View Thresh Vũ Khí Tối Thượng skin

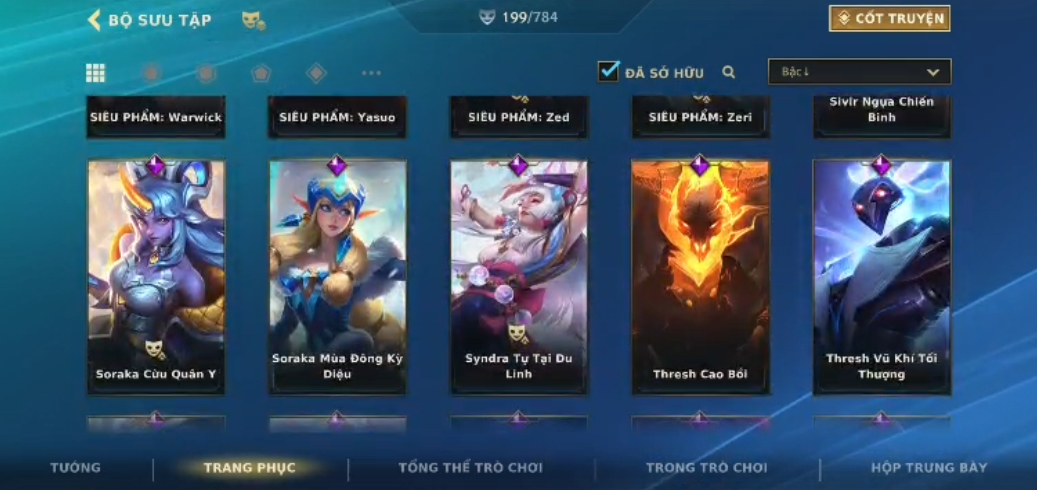point(881,276)
